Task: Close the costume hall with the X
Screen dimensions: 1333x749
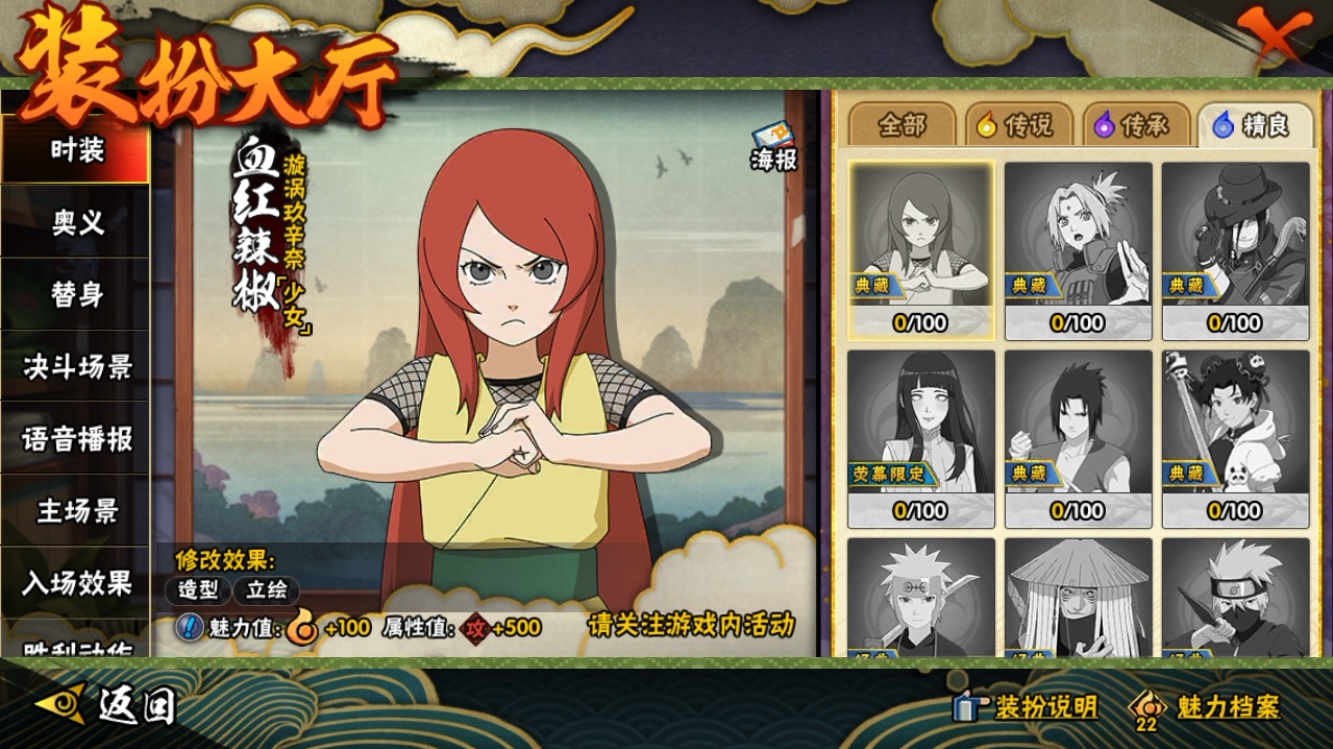Action: [x=1274, y=38]
